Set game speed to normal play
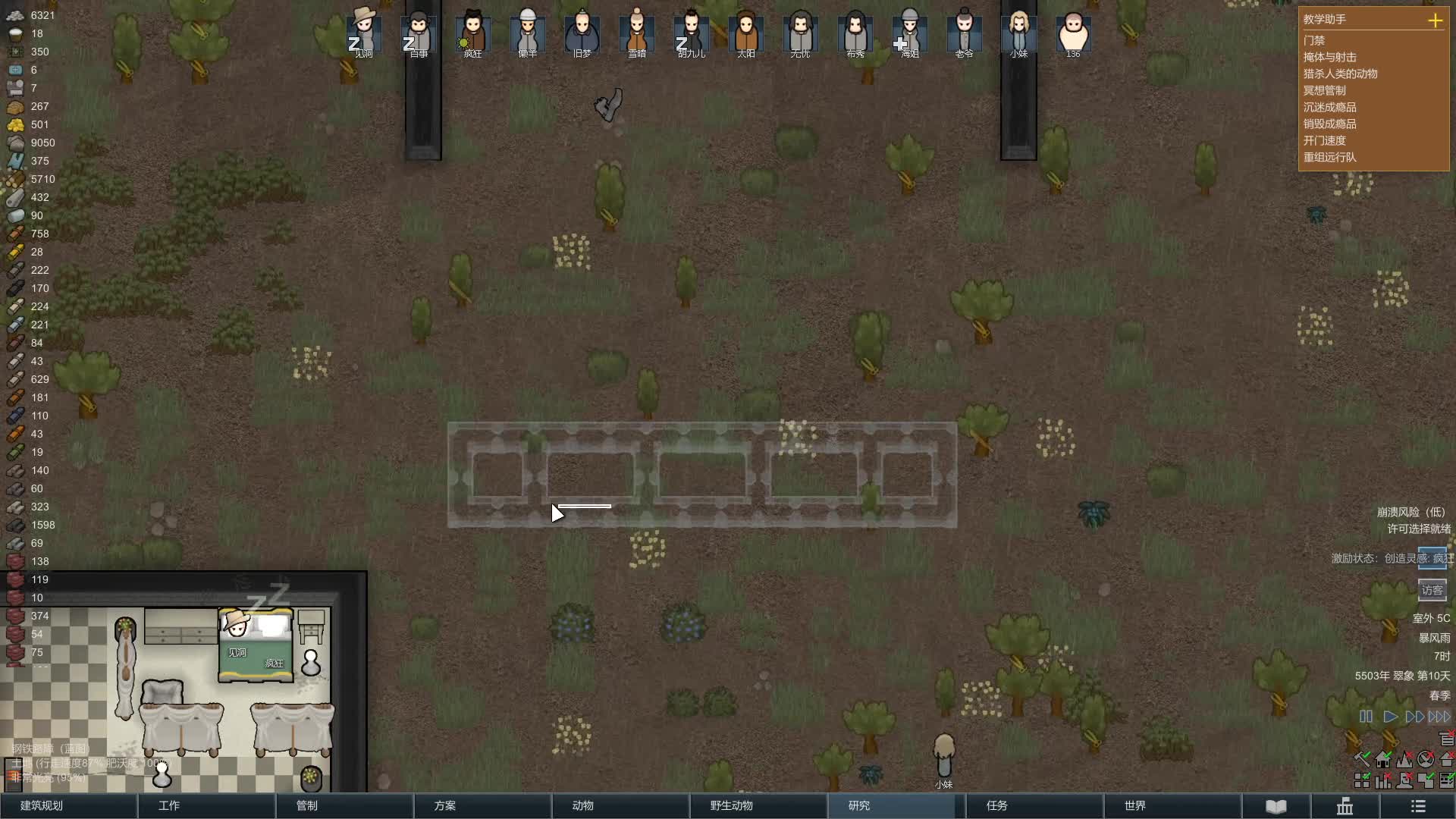 coord(1390,717)
